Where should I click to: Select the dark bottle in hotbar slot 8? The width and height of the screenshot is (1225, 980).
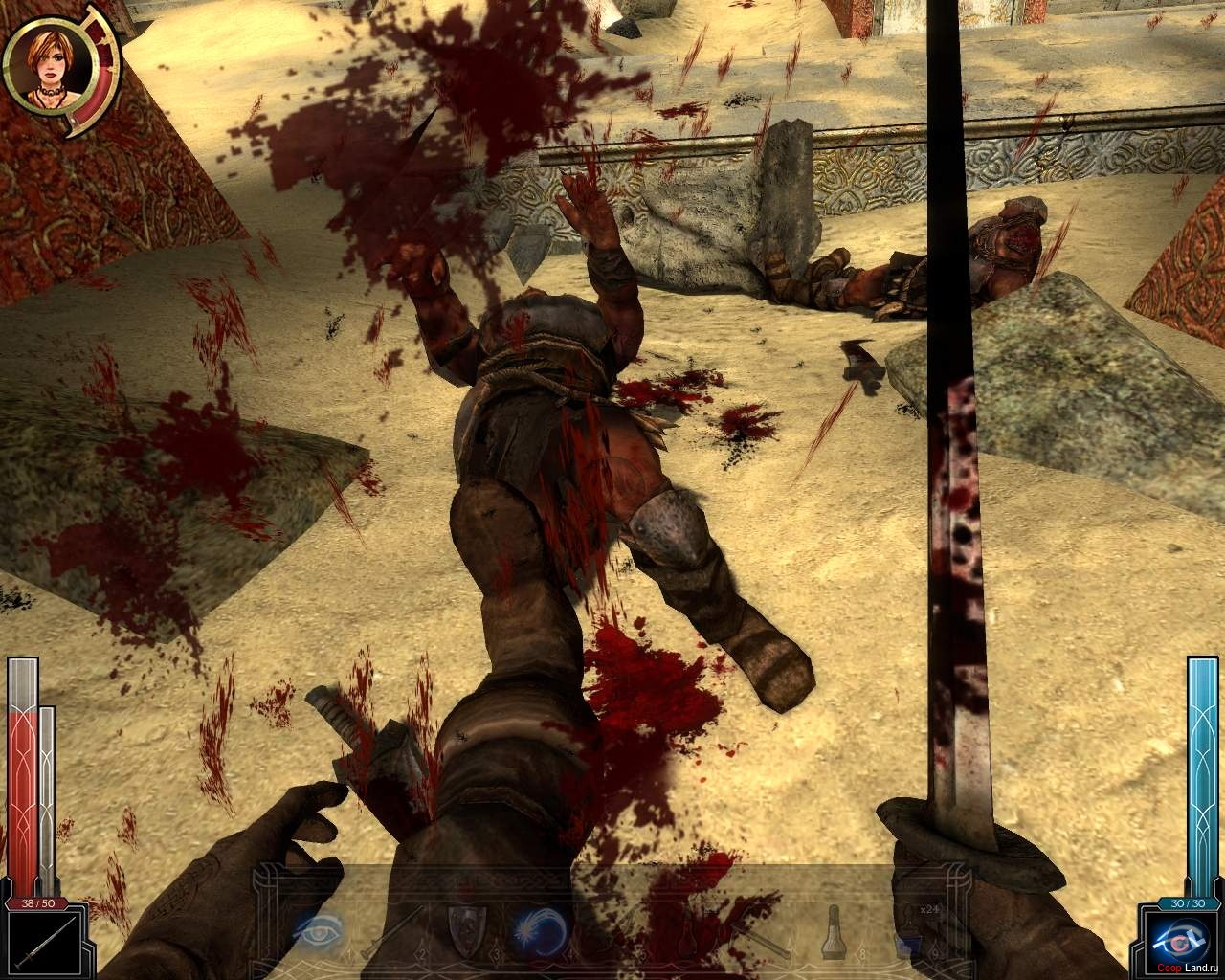click(x=835, y=929)
